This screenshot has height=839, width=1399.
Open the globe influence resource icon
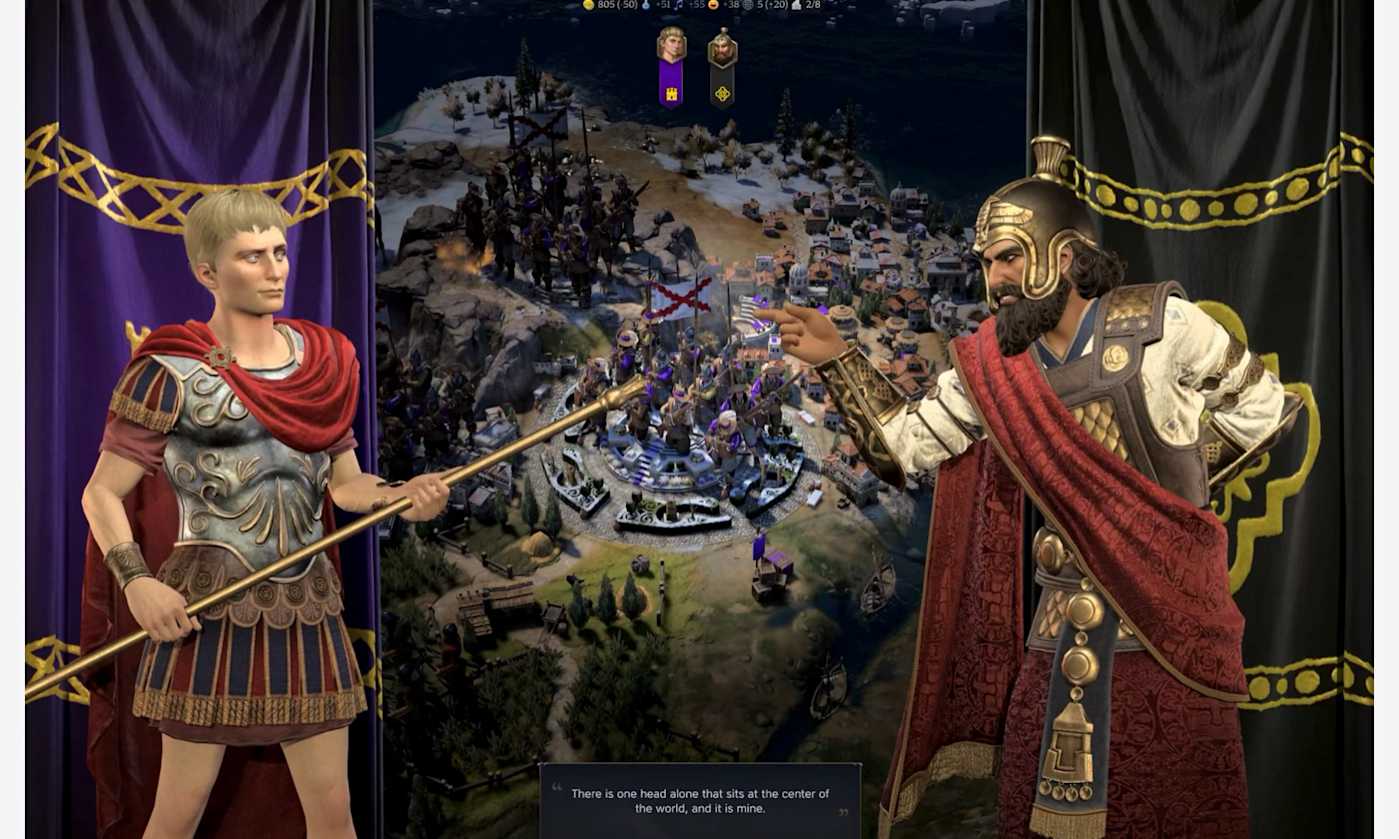[749, 5]
